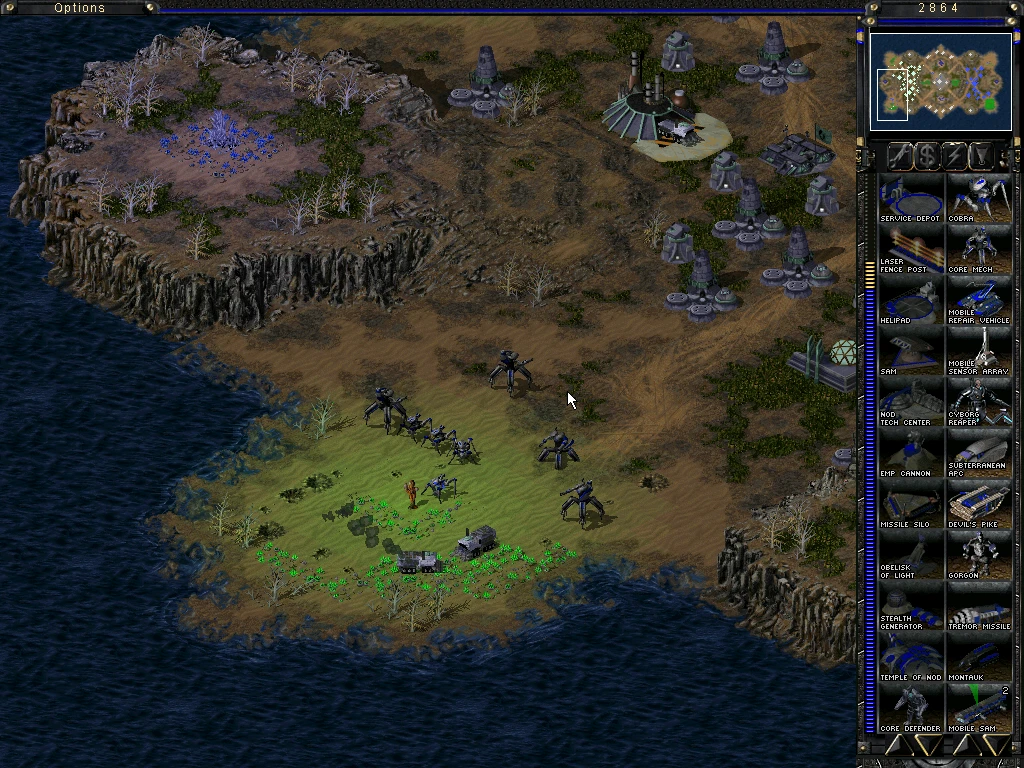The image size is (1024, 768).
Task: Select the Laser Fence Post icon
Action: (909, 250)
